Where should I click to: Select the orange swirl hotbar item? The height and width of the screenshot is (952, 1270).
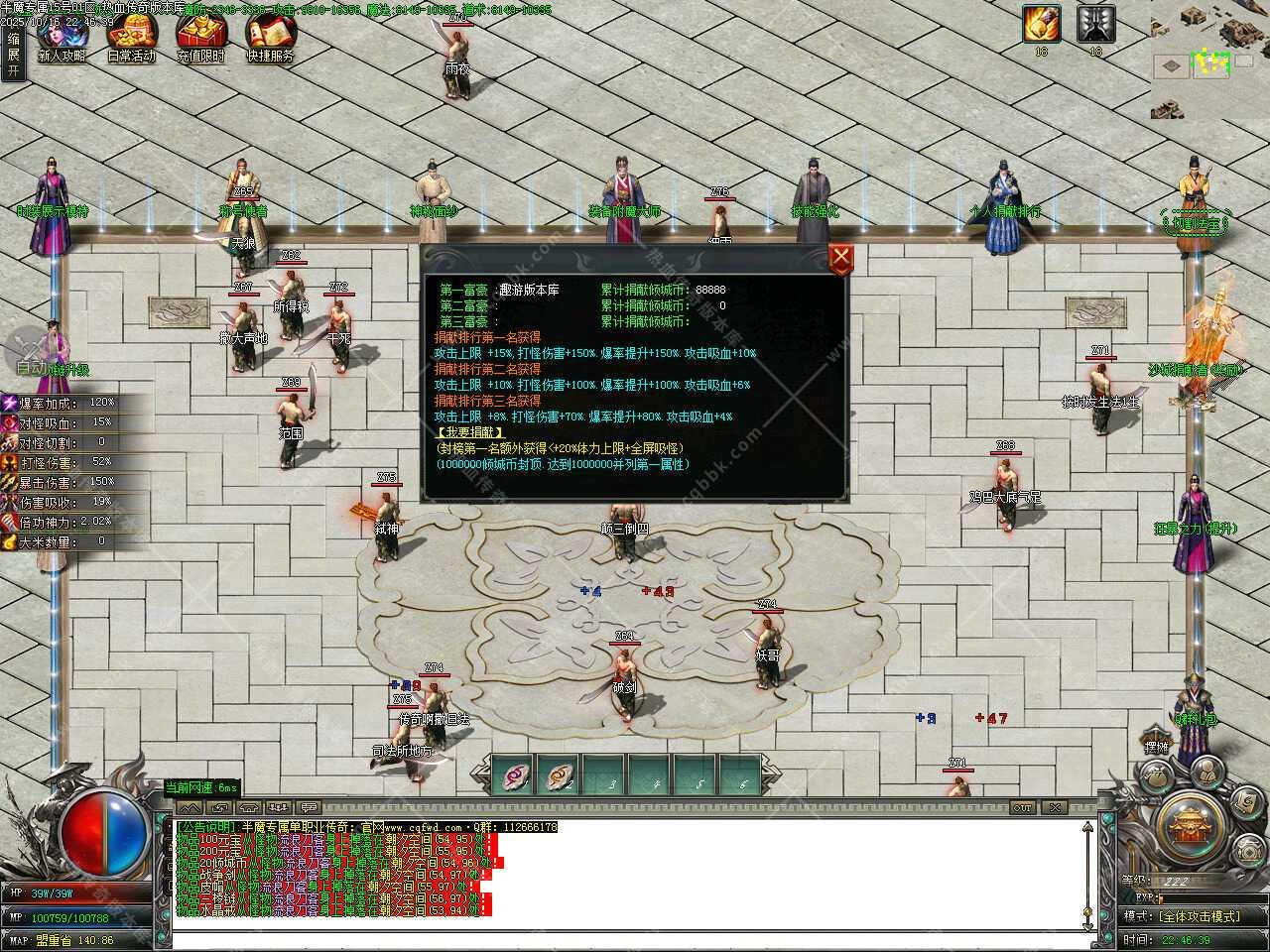pos(560,775)
